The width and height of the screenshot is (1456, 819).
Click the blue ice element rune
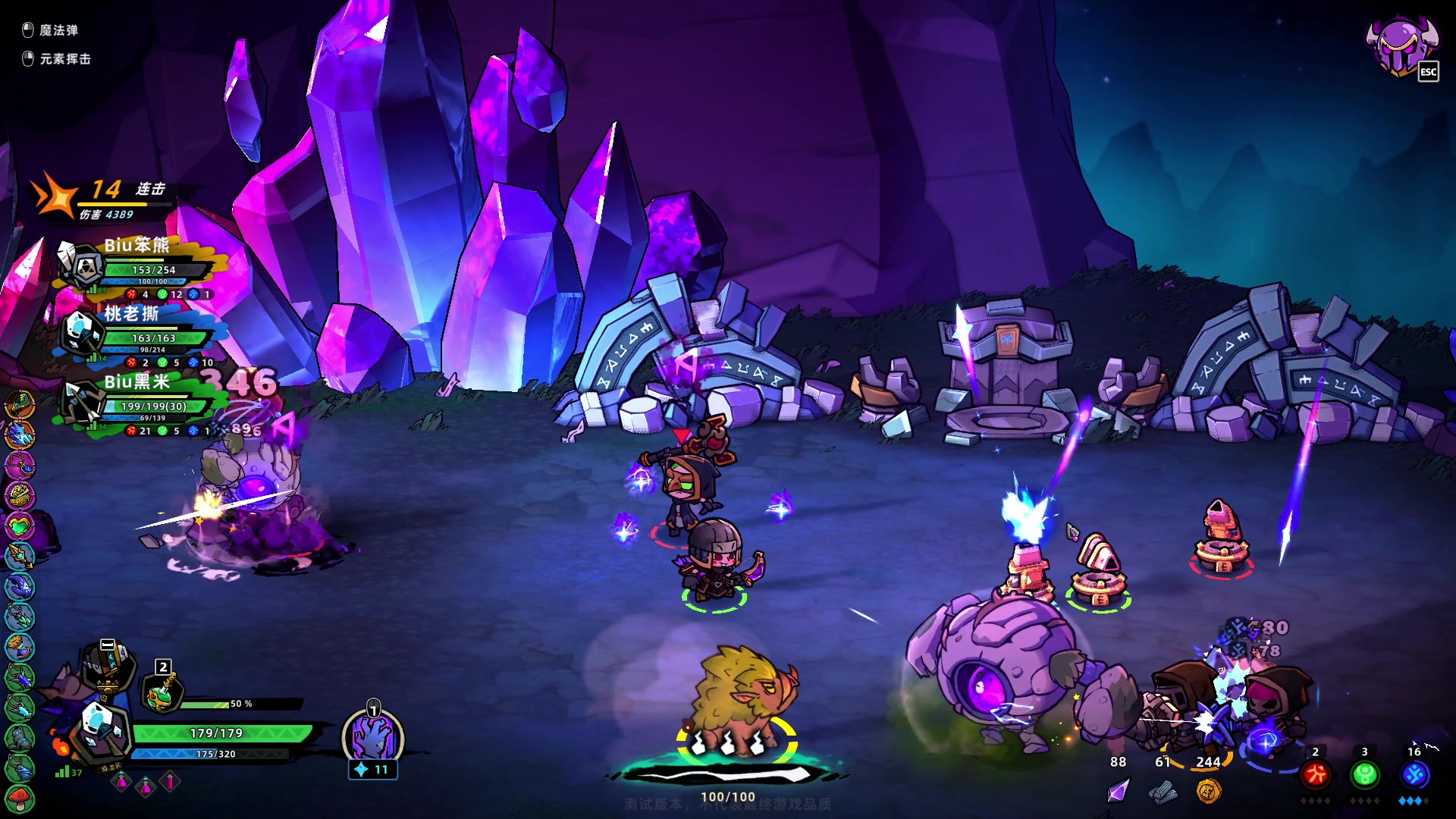1415,774
